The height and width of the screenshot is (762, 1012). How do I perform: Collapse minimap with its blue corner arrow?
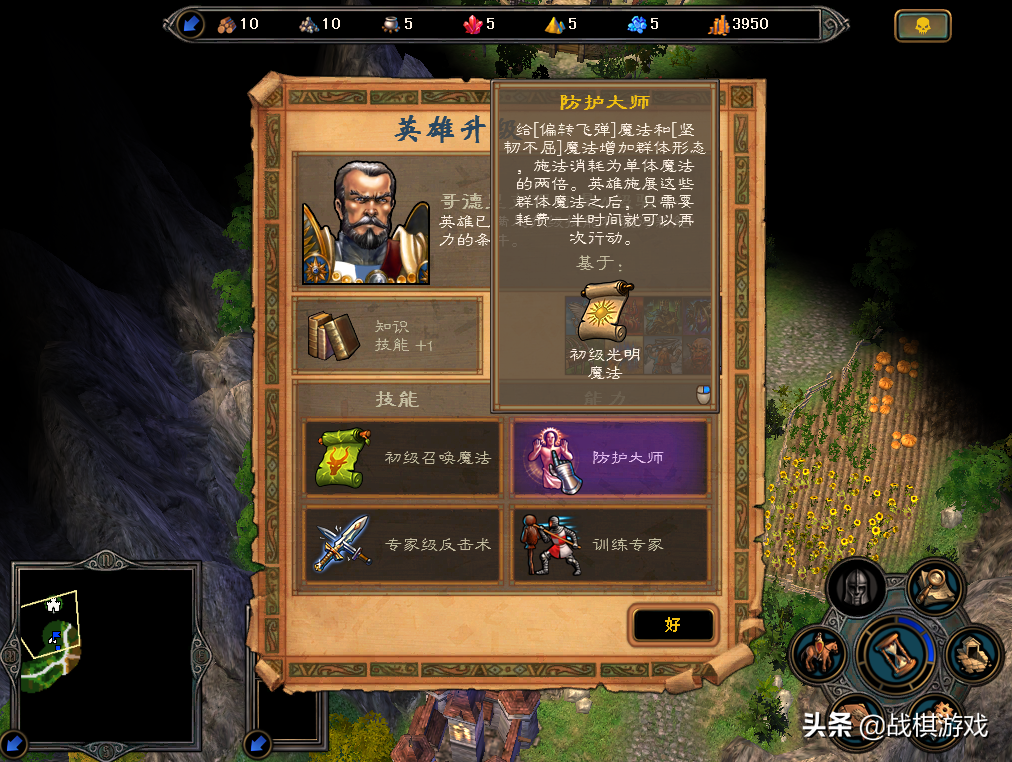(x=16, y=743)
